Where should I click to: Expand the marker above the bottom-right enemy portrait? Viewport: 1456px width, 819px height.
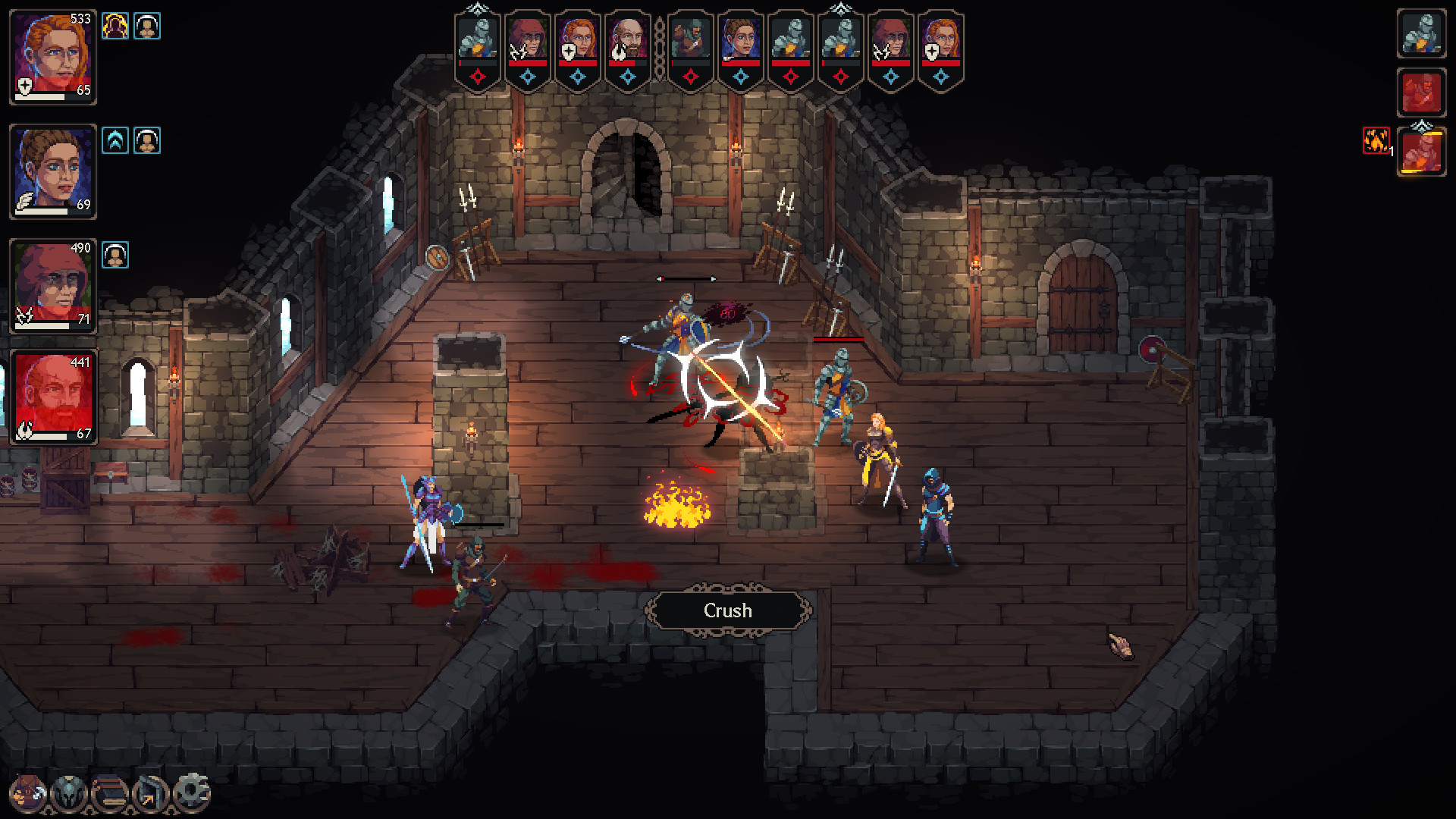point(1421,125)
